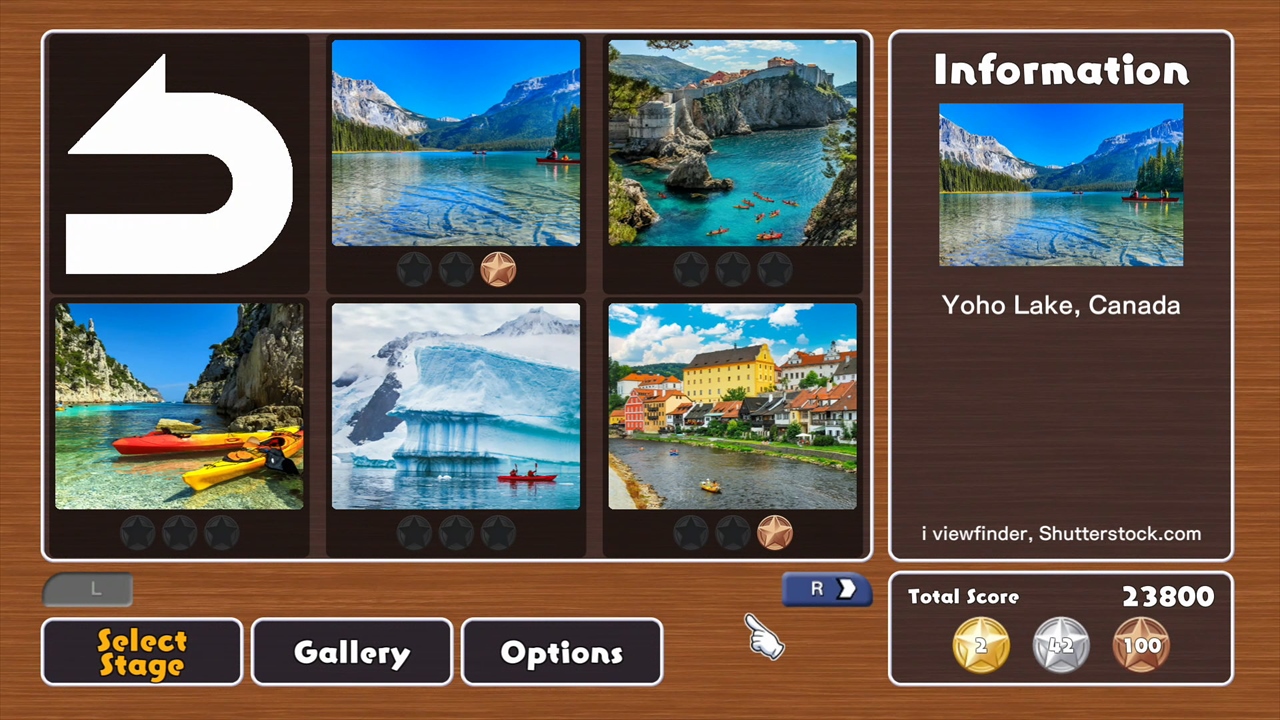The image size is (1280, 720).
Task: Open the Gallery
Action: click(x=351, y=652)
